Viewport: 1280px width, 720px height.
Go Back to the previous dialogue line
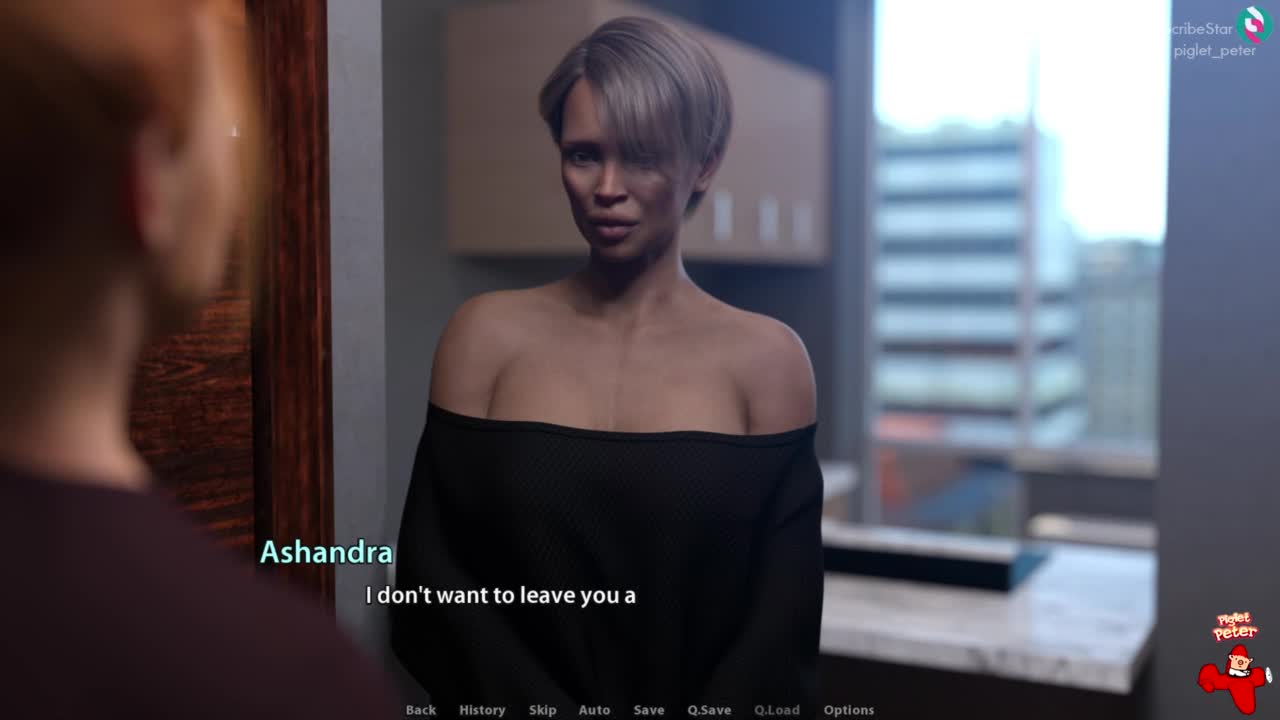click(421, 710)
